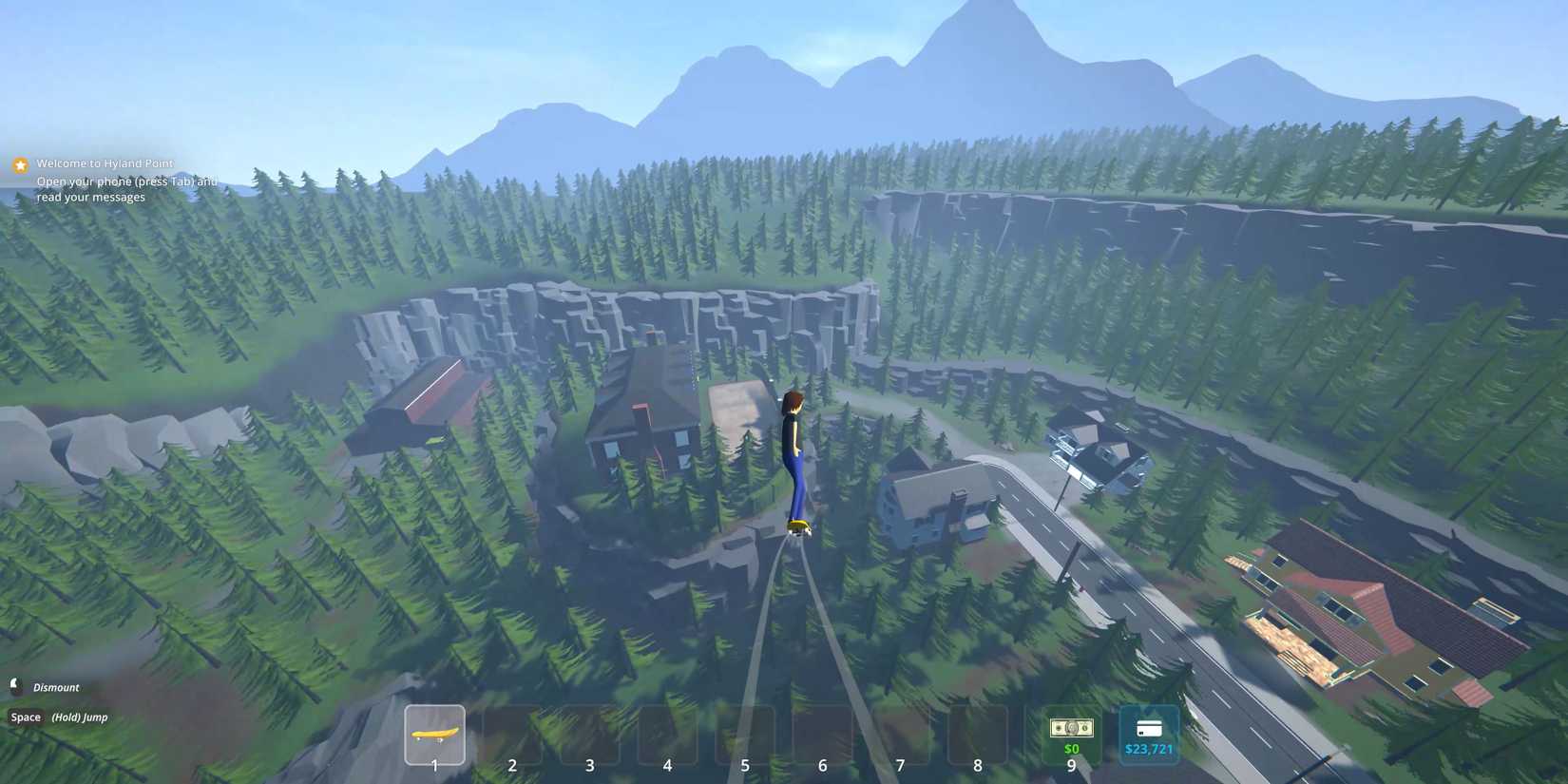Select the Dismount action label

click(55, 686)
